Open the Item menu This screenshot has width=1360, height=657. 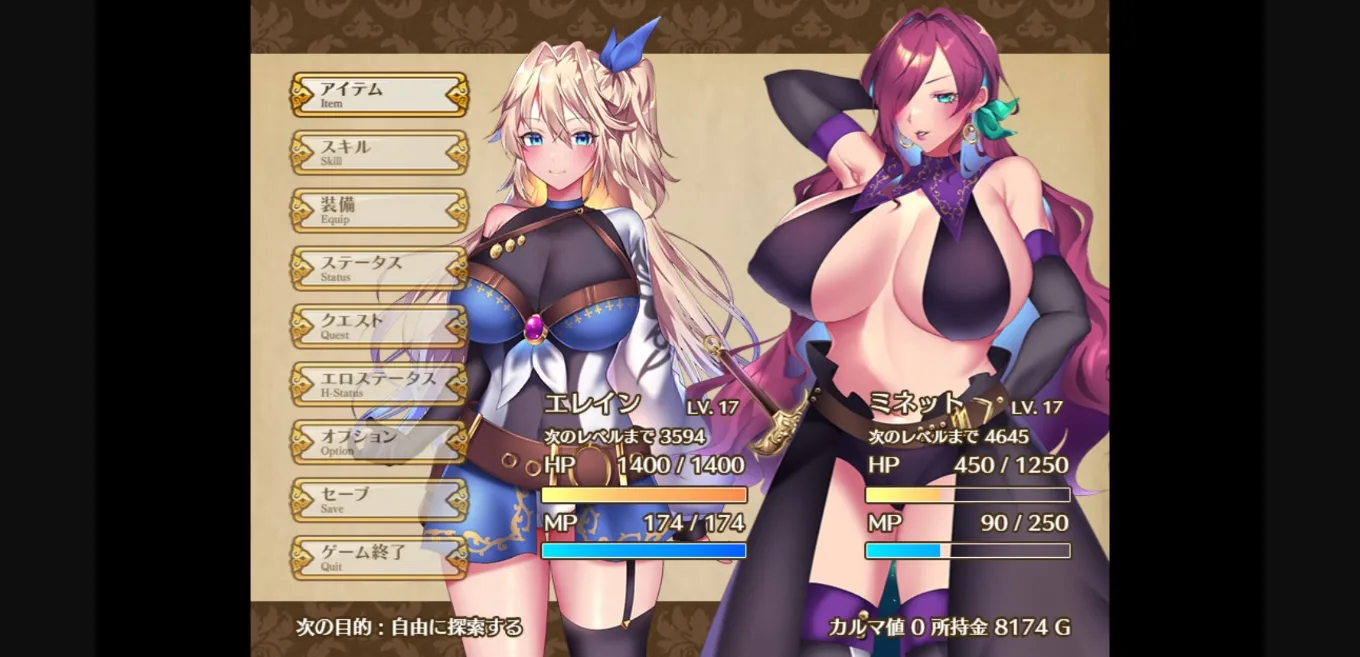(379, 95)
